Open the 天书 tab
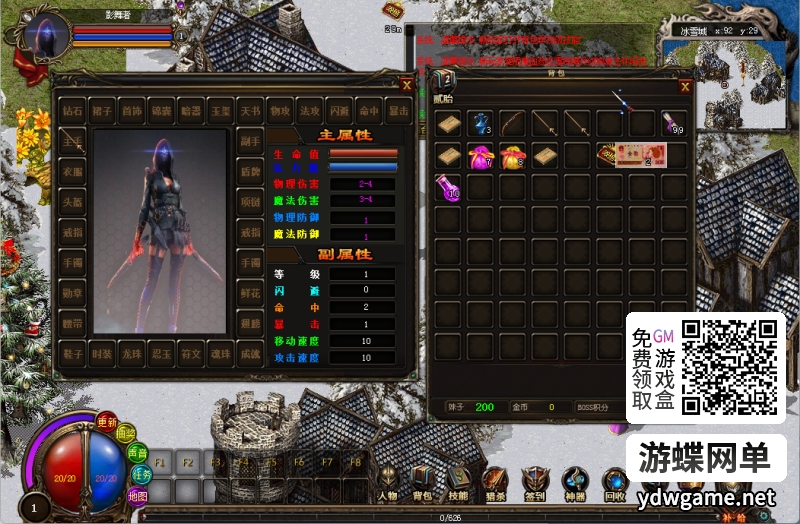The height and width of the screenshot is (524, 800). pos(249,110)
